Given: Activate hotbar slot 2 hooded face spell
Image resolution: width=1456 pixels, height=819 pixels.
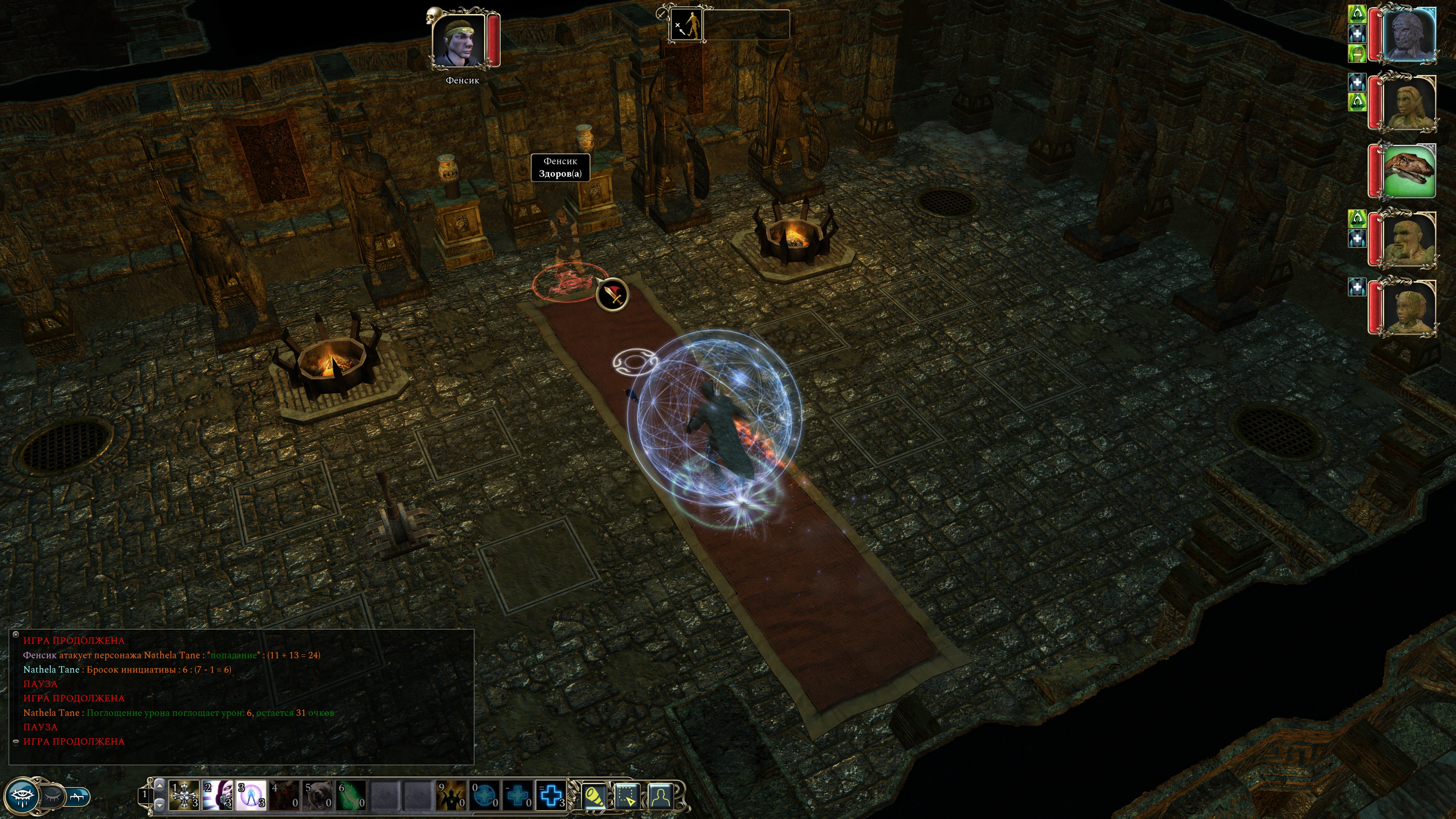Looking at the screenshot, I should point(218,795).
